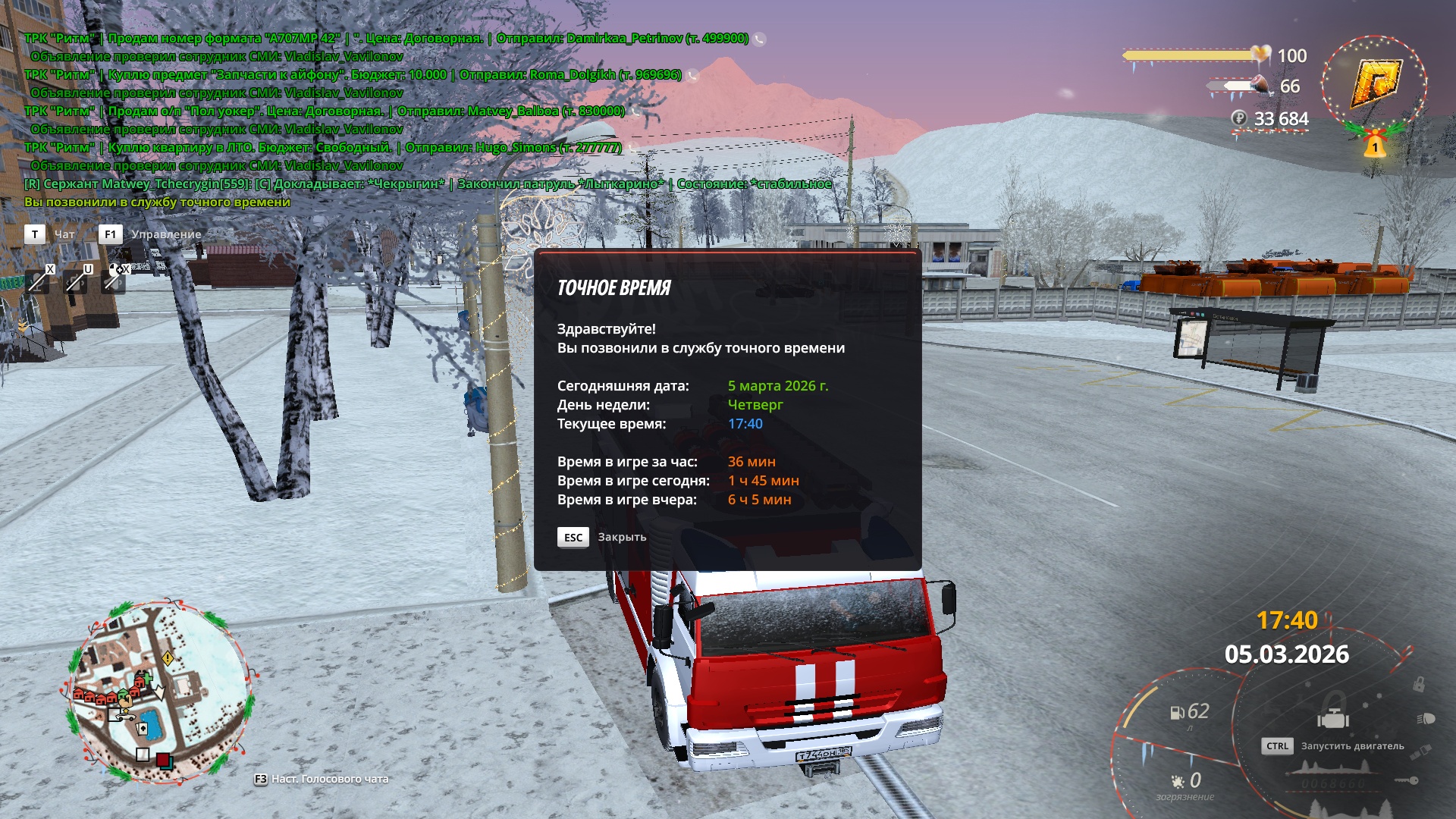The width and height of the screenshot is (1456, 819).
Task: Select the Roma_Dolgikh iPhone parts ad line
Action: tap(353, 74)
